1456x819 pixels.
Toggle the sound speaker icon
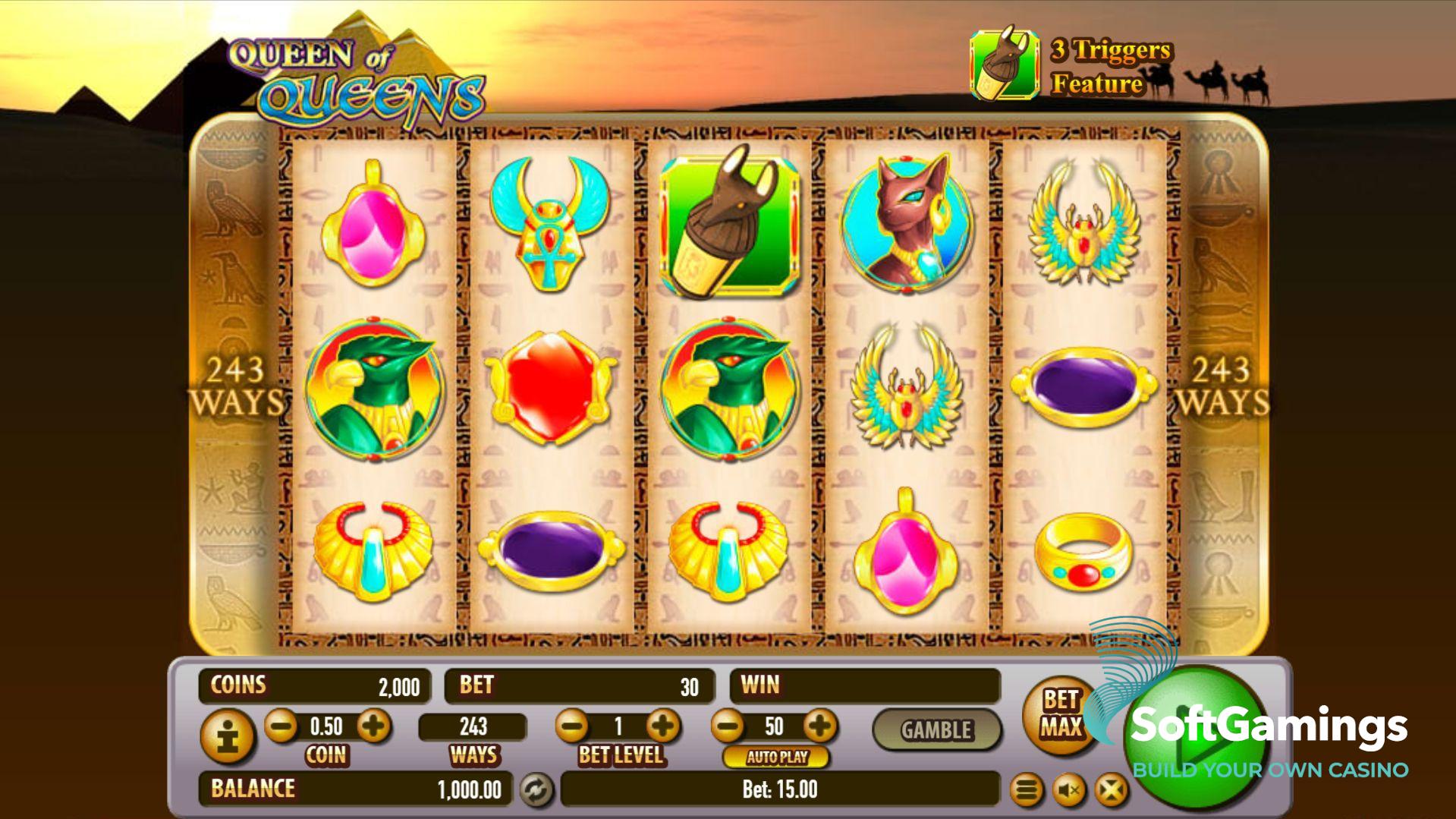tap(1069, 791)
